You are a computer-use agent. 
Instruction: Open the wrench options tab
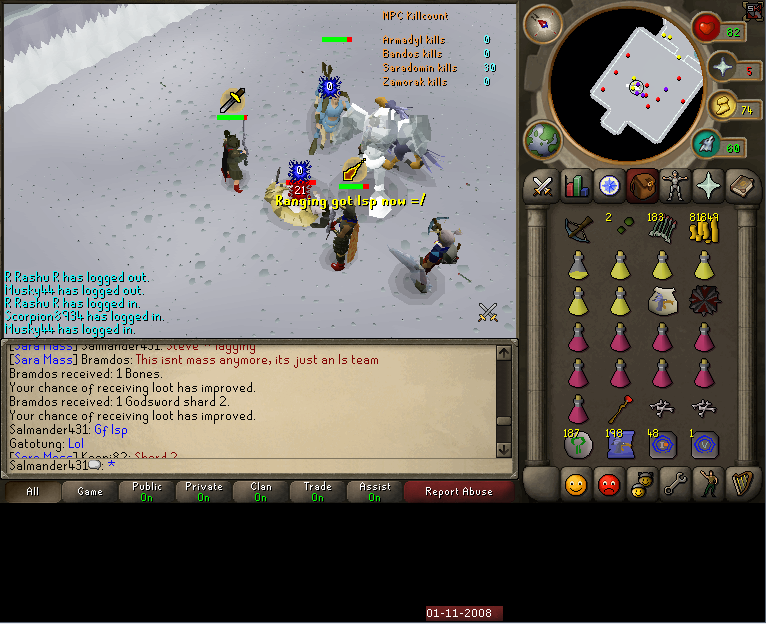click(x=675, y=485)
